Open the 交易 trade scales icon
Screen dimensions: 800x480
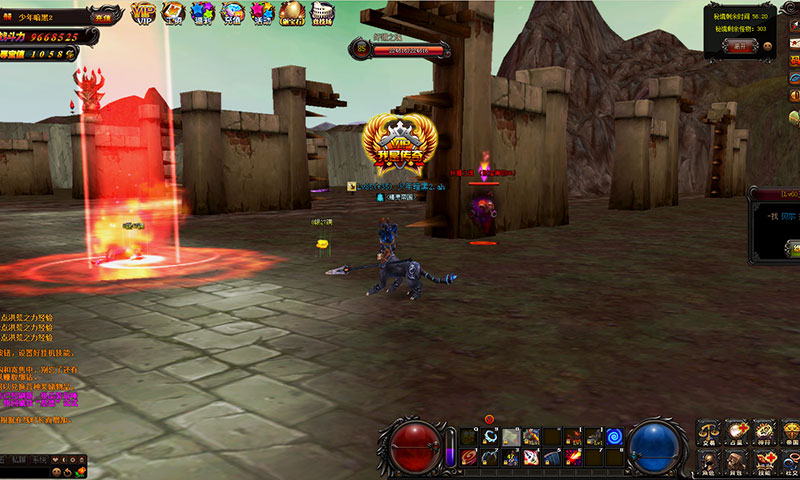pyautogui.click(x=709, y=433)
